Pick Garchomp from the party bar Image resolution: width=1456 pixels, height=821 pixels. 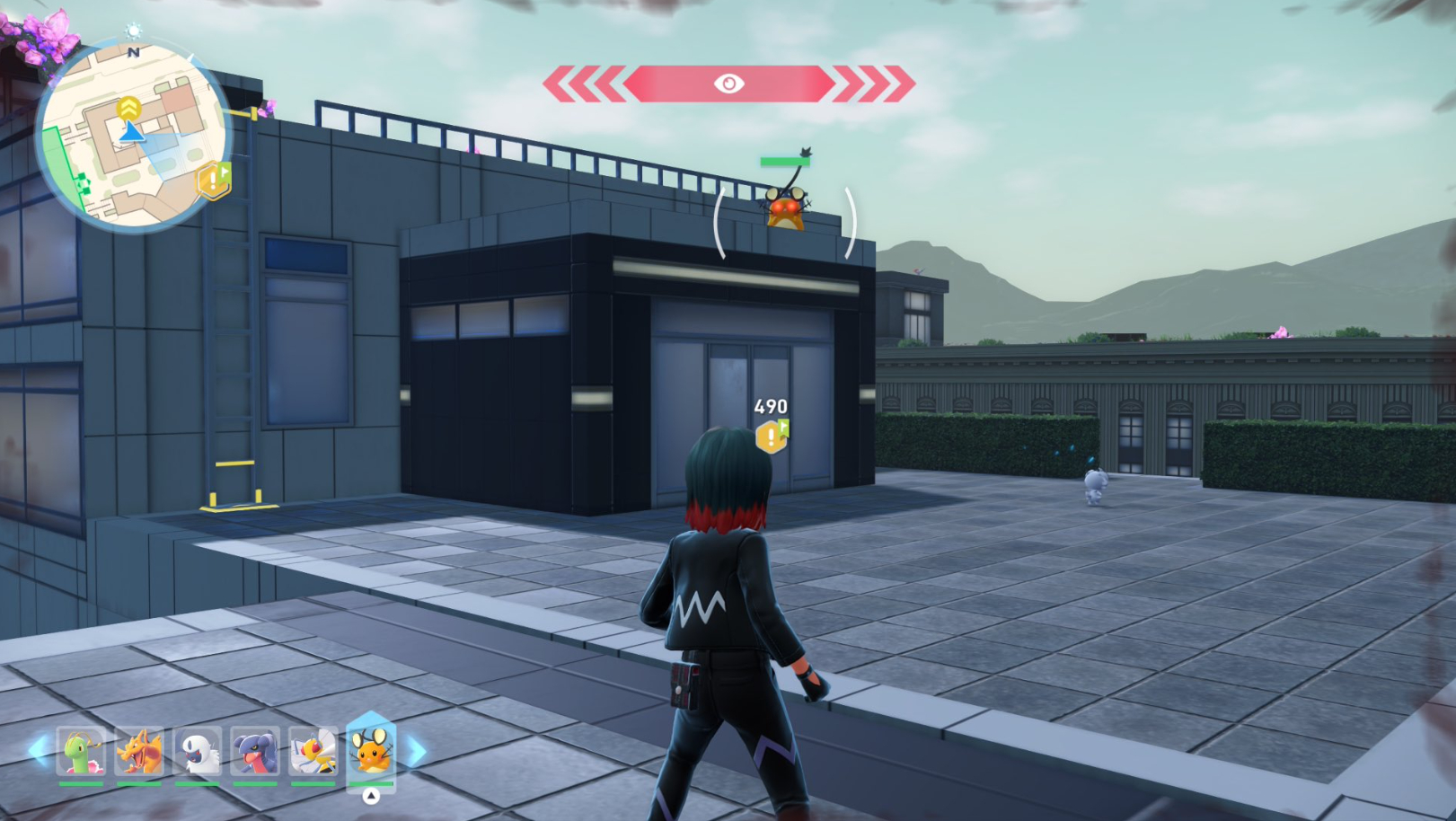tap(254, 752)
